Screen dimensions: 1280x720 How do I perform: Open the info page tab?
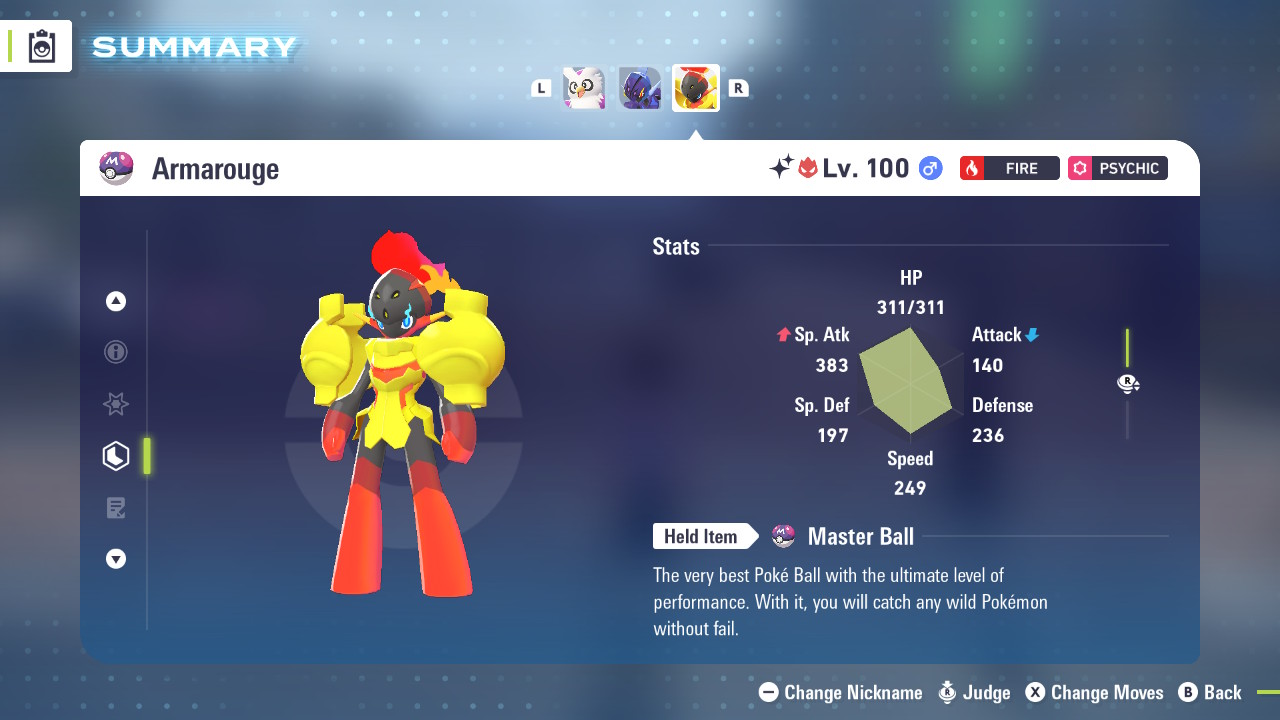click(116, 352)
